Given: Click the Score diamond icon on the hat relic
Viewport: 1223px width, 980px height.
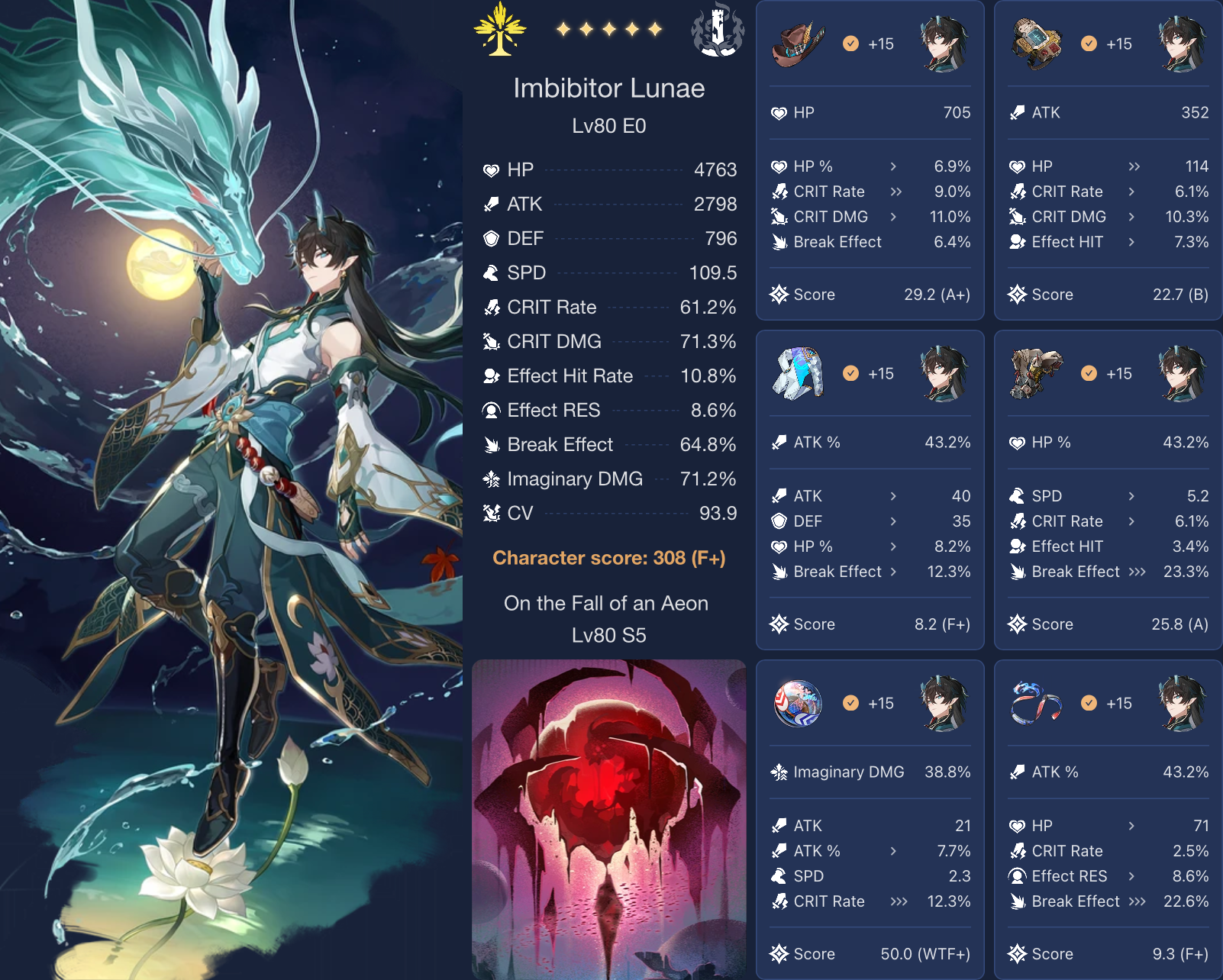Looking at the screenshot, I should (x=779, y=294).
